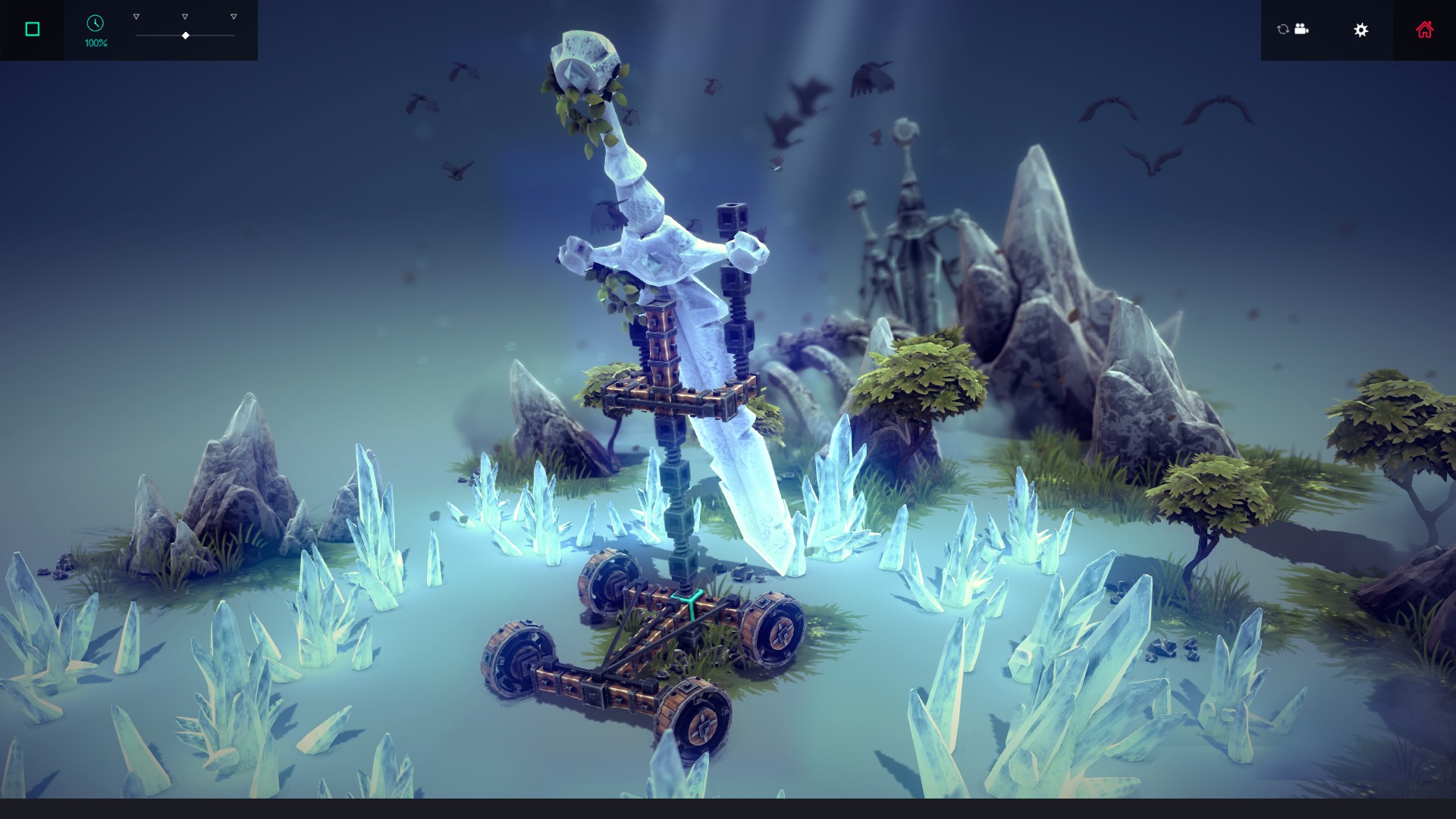Toggle the rightmost triangle marker above the slider
This screenshot has height=819, width=1456.
(x=232, y=14)
